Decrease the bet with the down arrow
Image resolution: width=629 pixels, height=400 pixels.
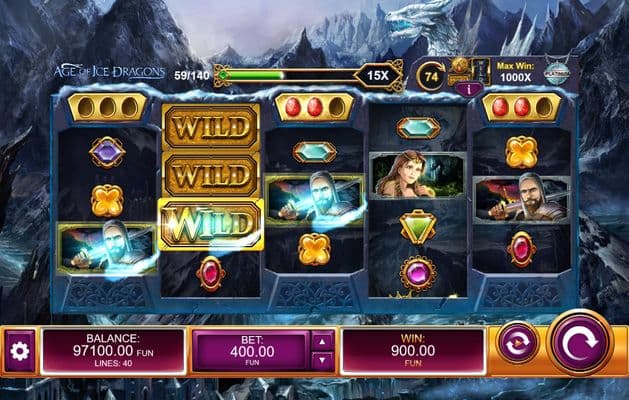point(322,361)
